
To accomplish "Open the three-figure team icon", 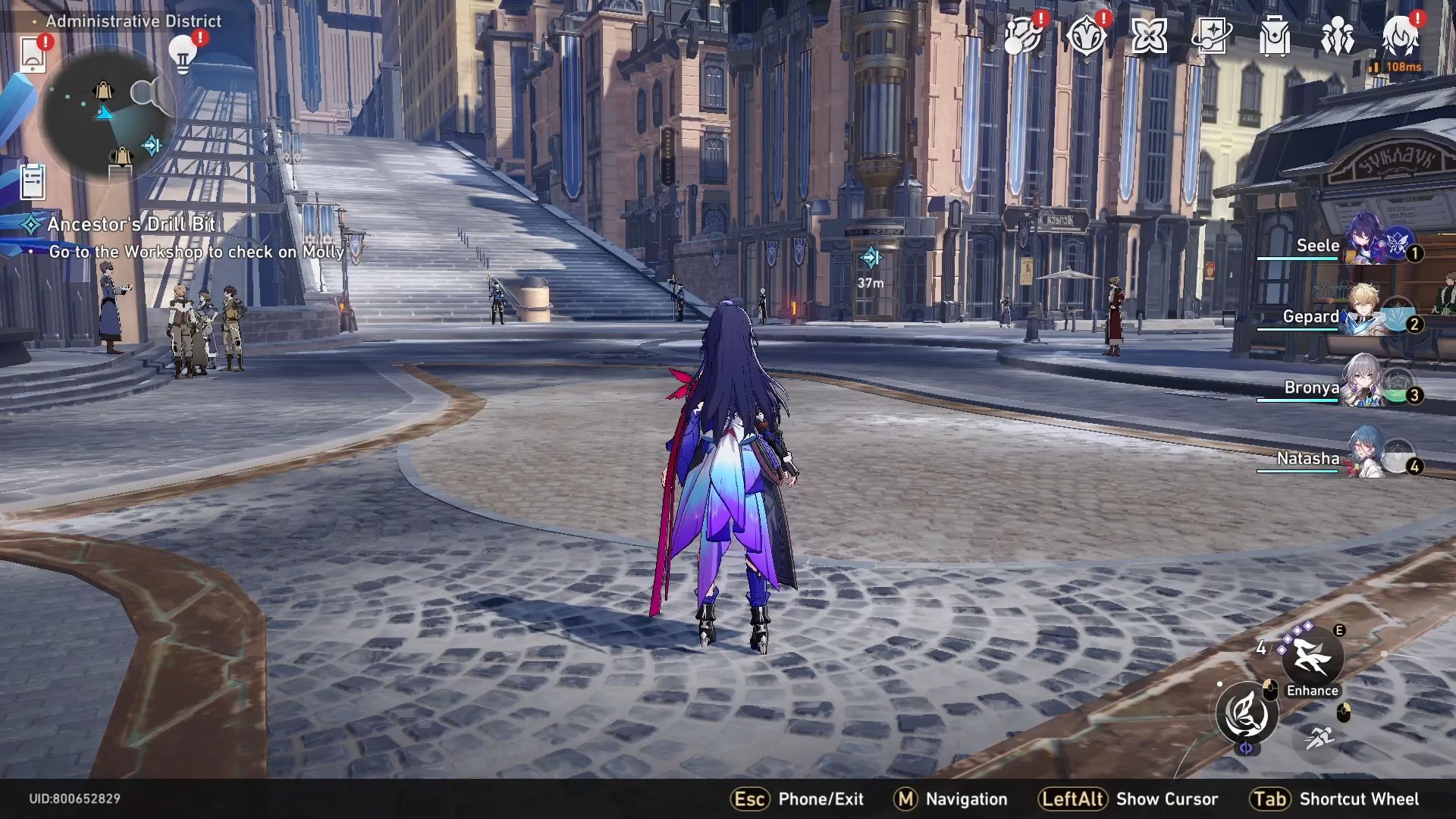I will 1337,36.
